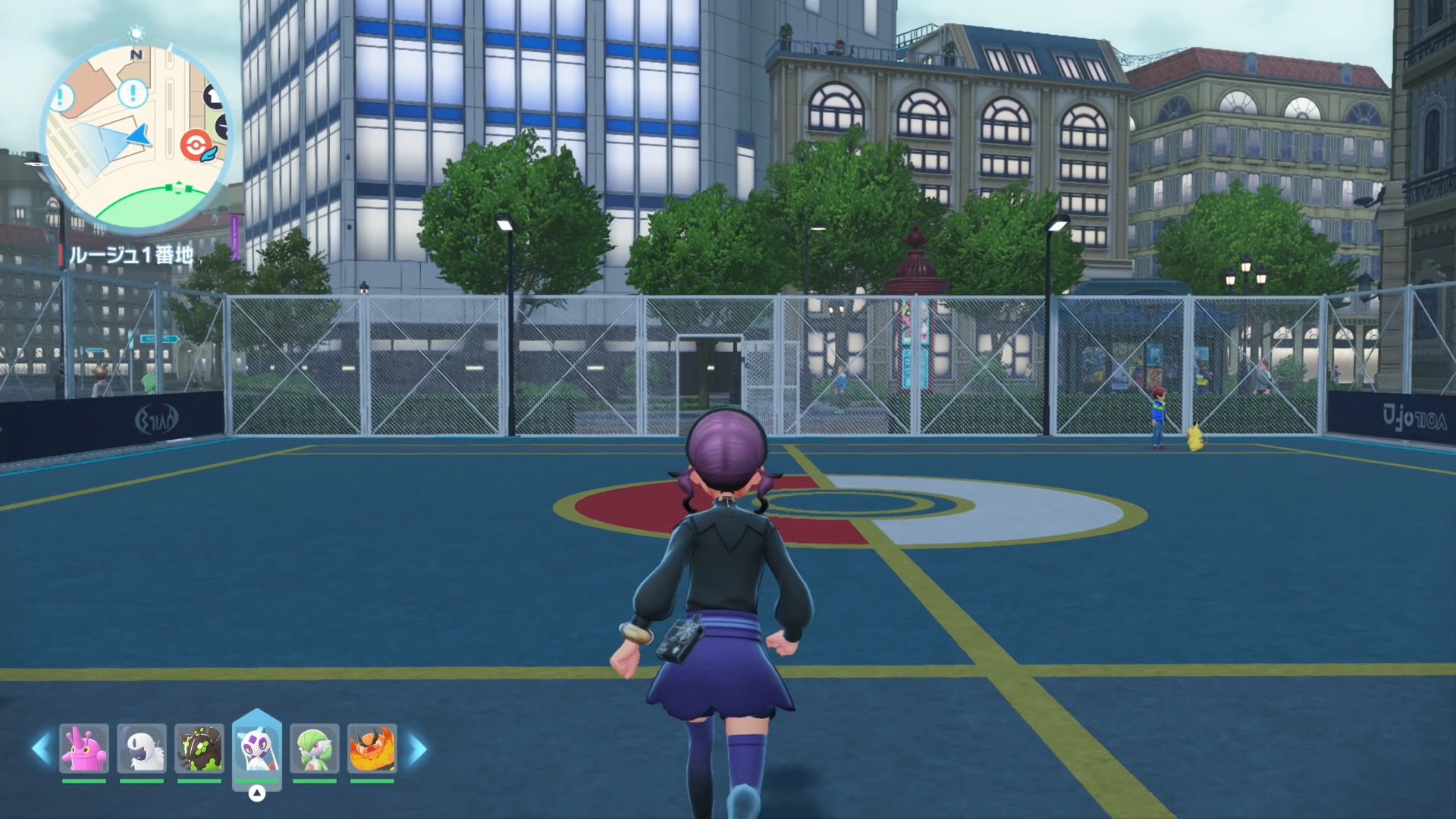This screenshot has width=1456, height=819.
Task: Click the green zone gate marker on the minimap
Action: (179, 187)
